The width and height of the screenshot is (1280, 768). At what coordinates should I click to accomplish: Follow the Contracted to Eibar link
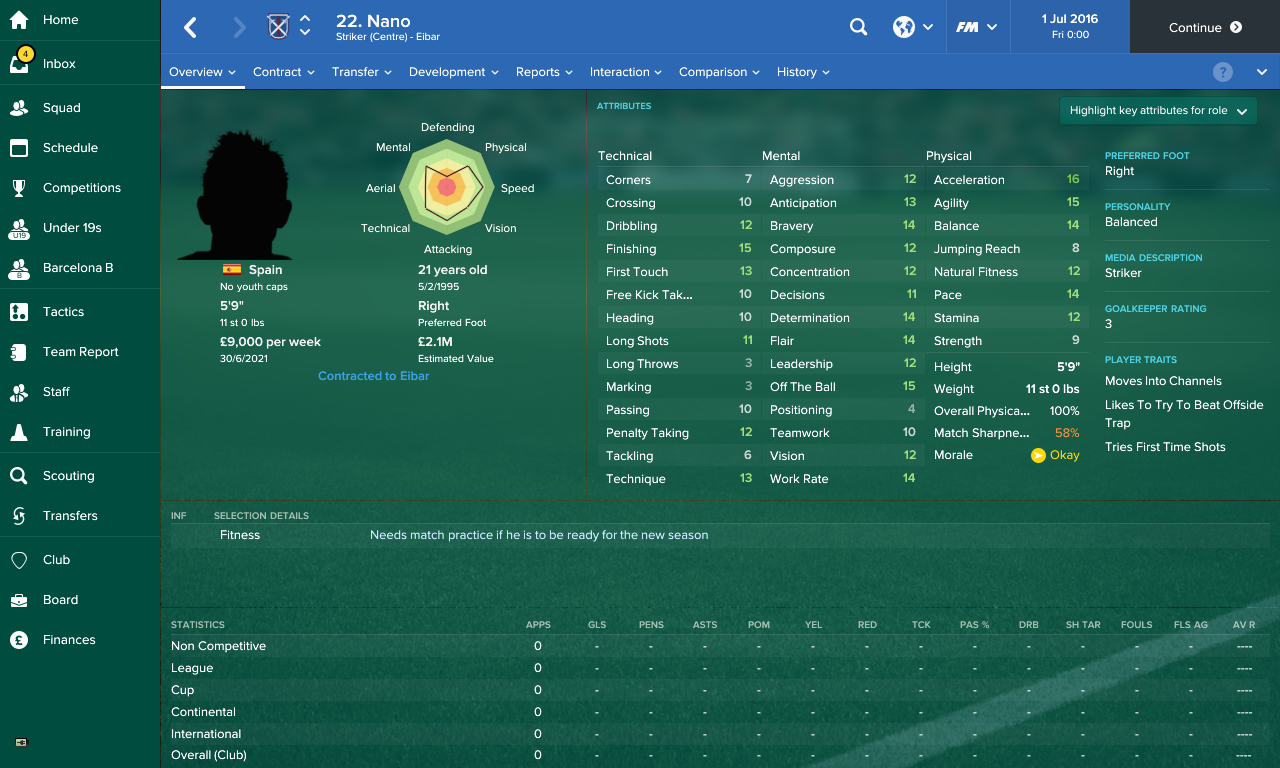373,376
